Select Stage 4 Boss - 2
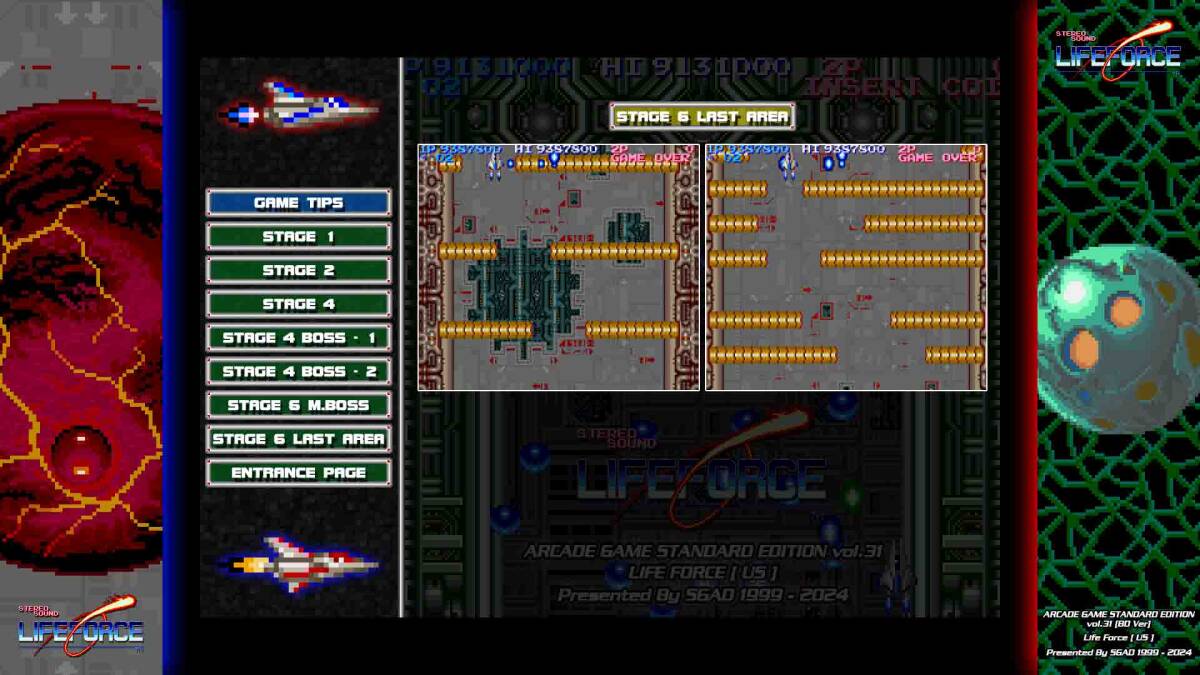This screenshot has width=1200, height=675. (x=298, y=372)
